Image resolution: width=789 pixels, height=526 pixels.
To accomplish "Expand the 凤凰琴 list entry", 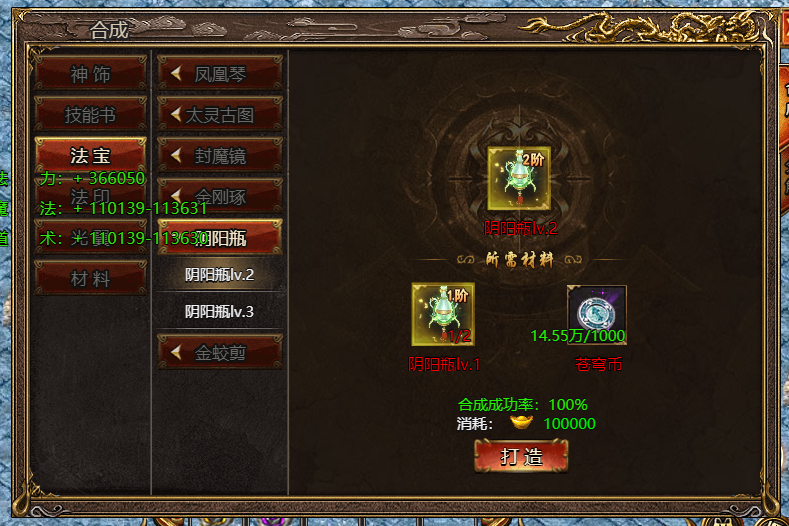I will point(220,73).
